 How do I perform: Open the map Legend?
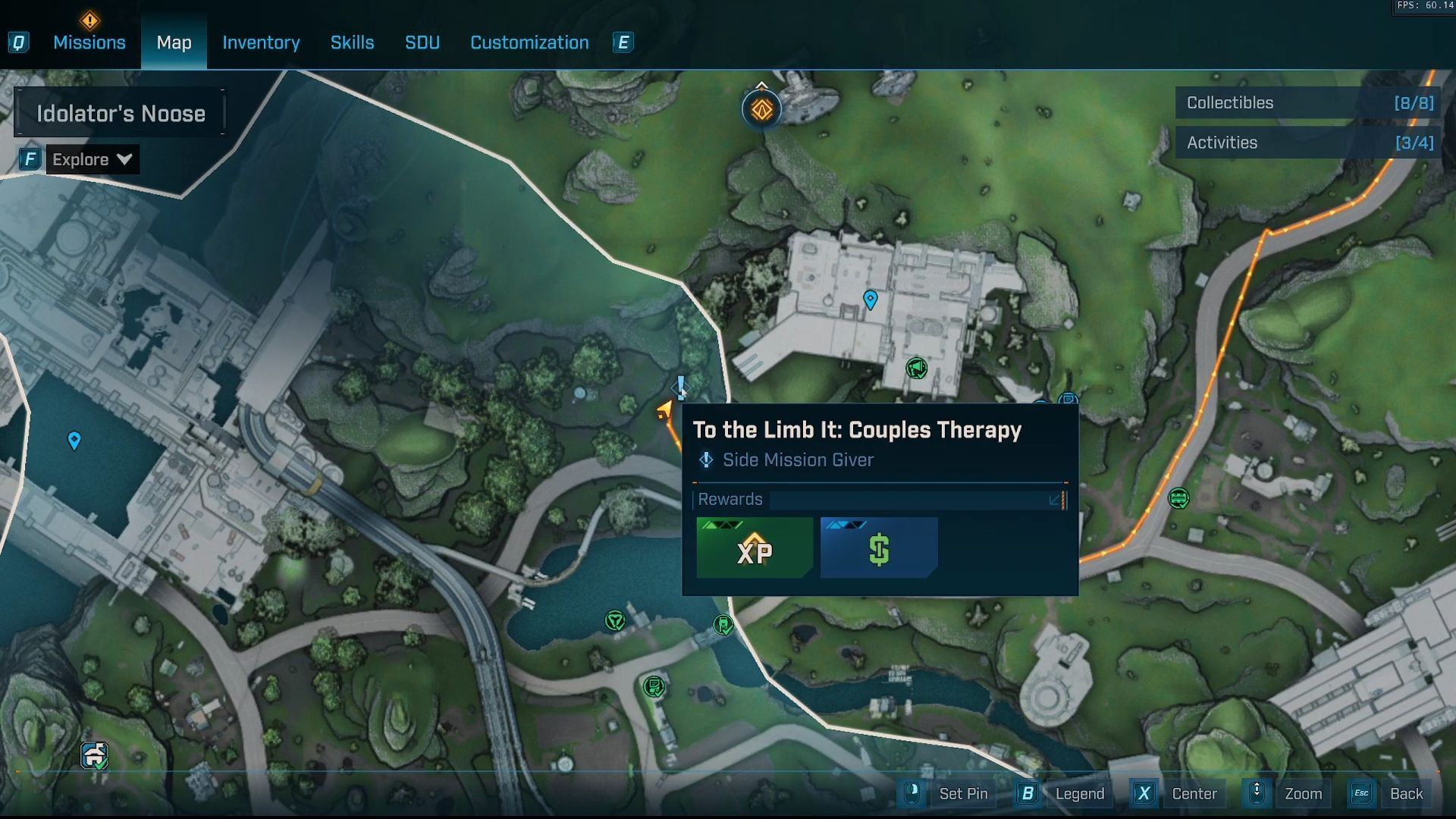tap(1079, 793)
